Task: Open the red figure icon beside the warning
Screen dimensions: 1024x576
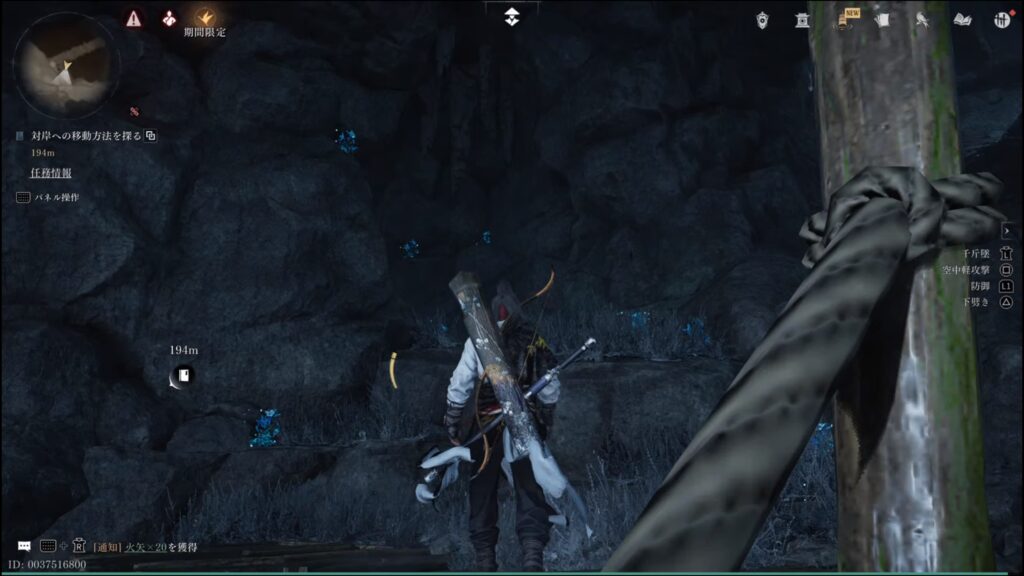Action: (x=168, y=18)
